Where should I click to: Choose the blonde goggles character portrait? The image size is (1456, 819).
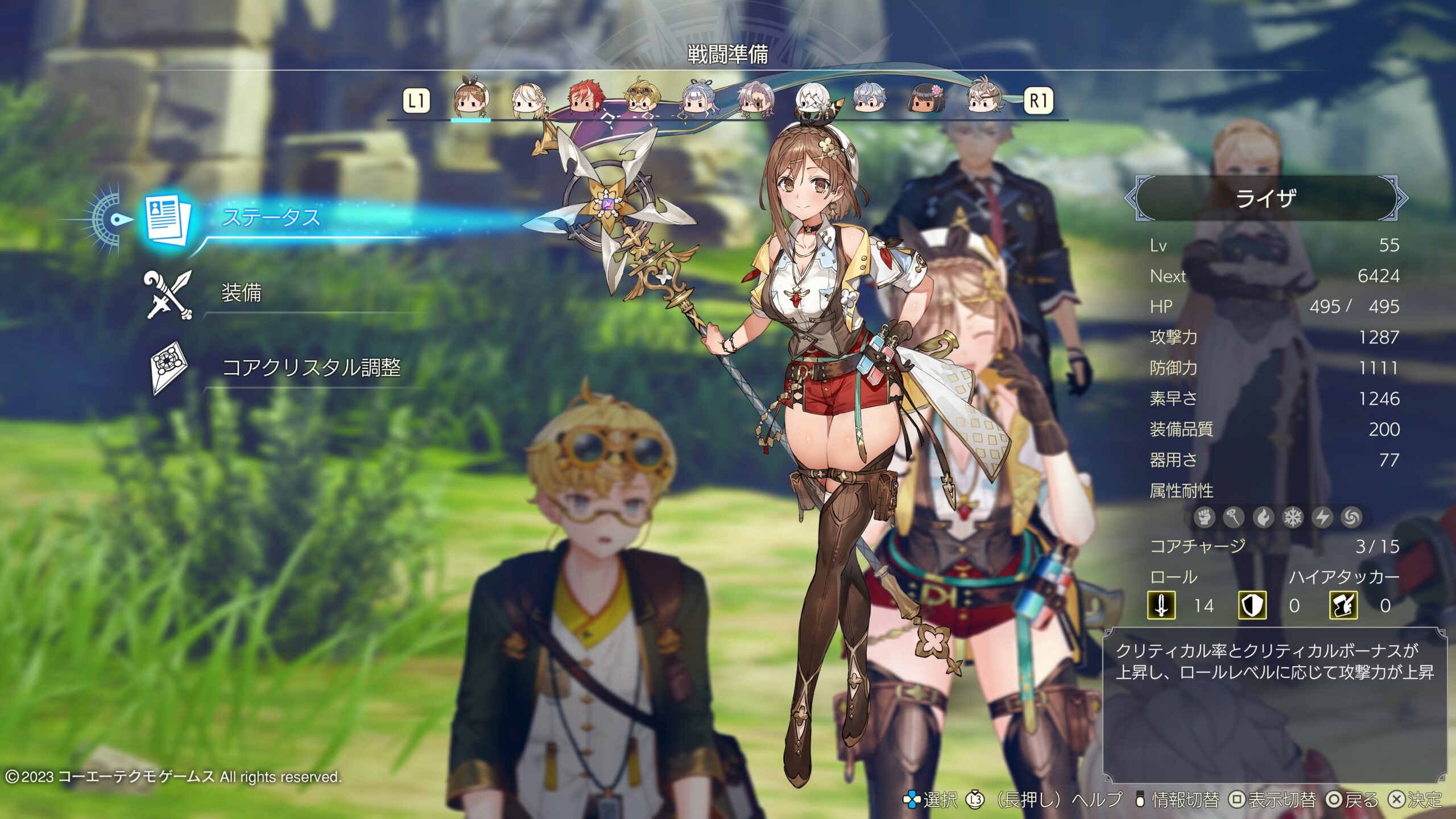(642, 100)
